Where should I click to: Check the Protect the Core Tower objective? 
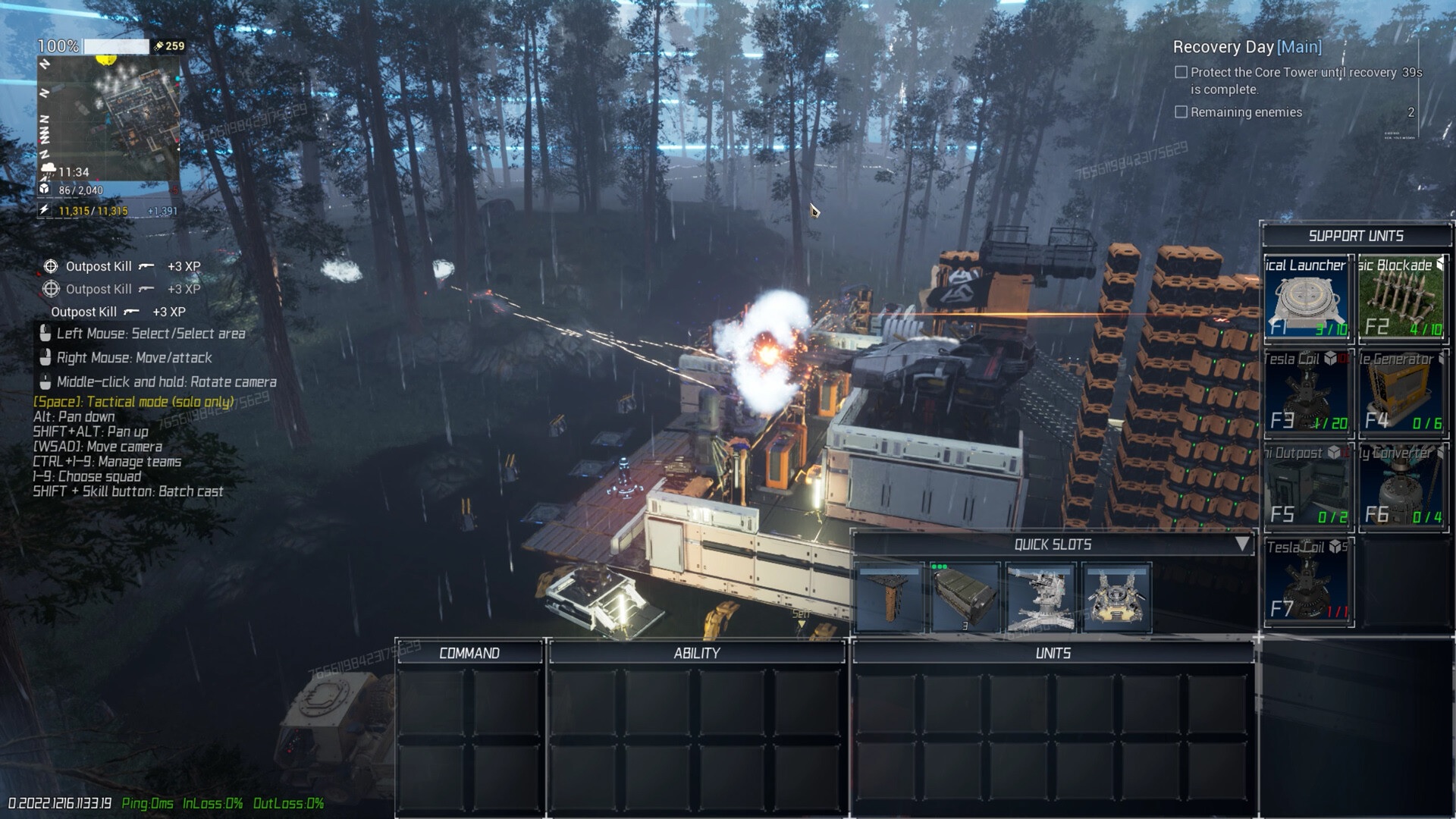pyautogui.click(x=1180, y=71)
